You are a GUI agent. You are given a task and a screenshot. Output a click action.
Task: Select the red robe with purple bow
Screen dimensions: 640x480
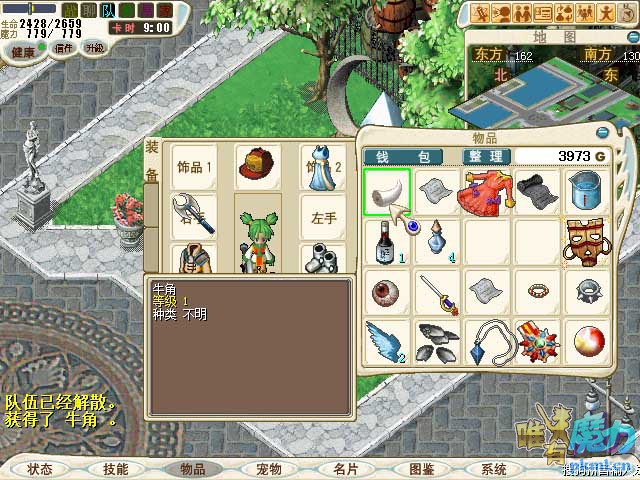[x=486, y=191]
